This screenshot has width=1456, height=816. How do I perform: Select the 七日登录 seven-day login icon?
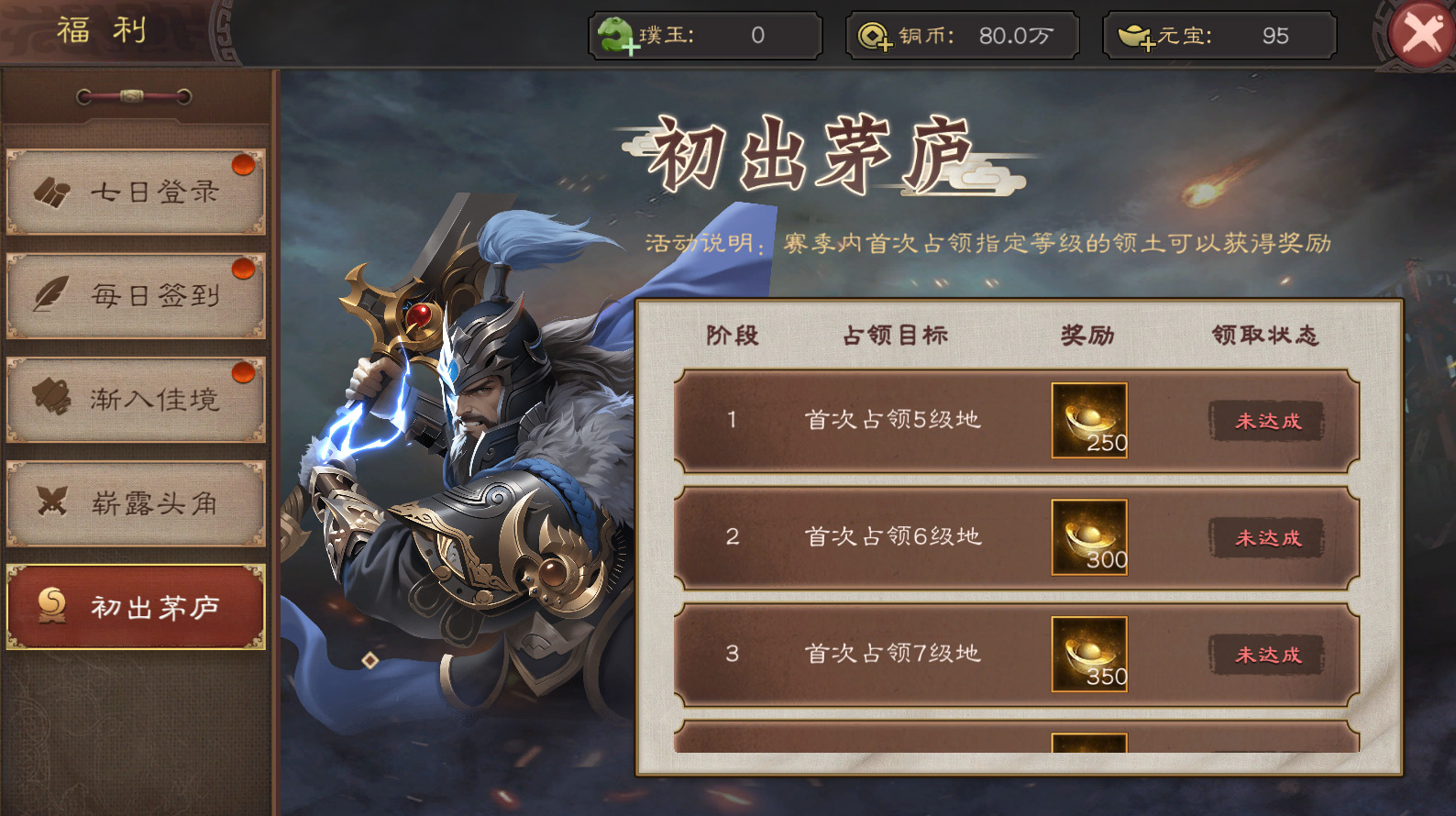(55, 190)
